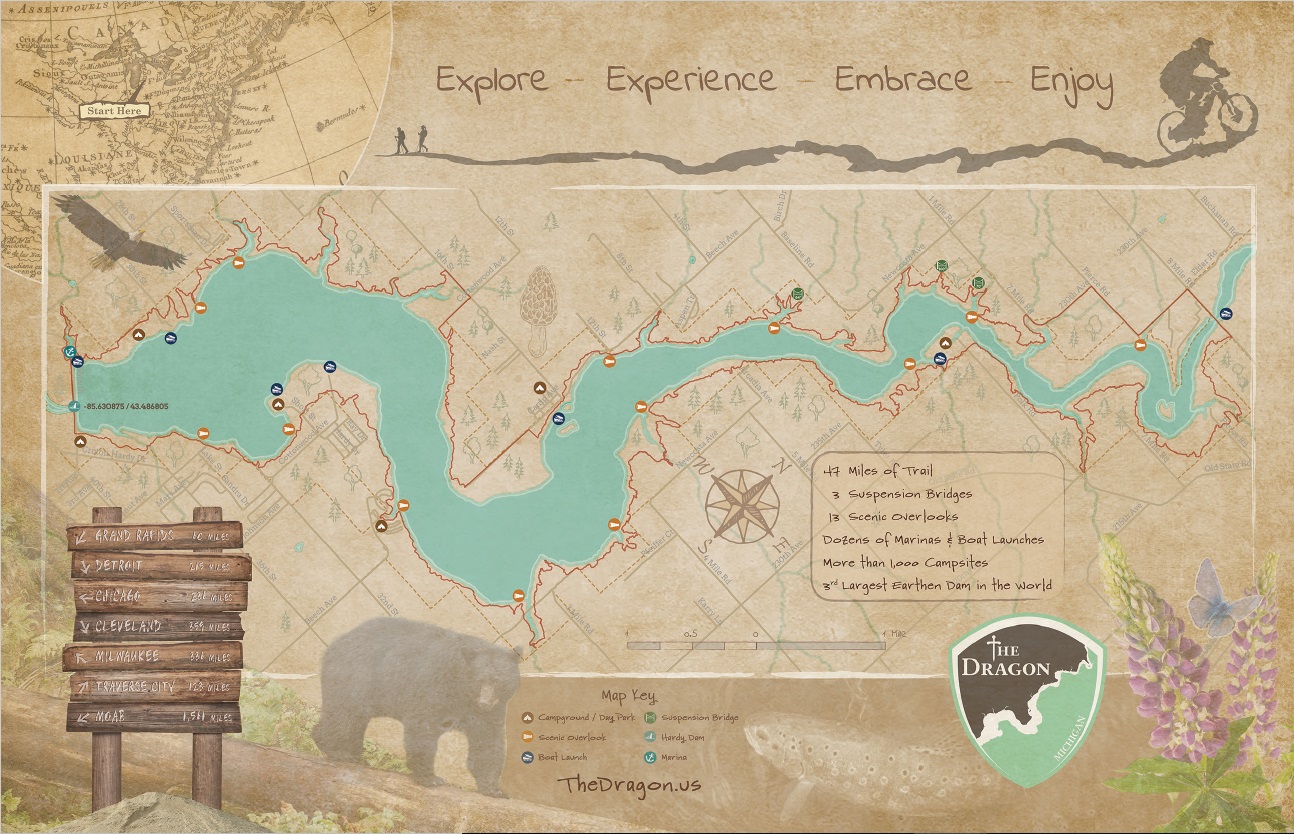1294x834 pixels.
Task: Select the teal anchor Marina marker on the map
Action: 69,352
